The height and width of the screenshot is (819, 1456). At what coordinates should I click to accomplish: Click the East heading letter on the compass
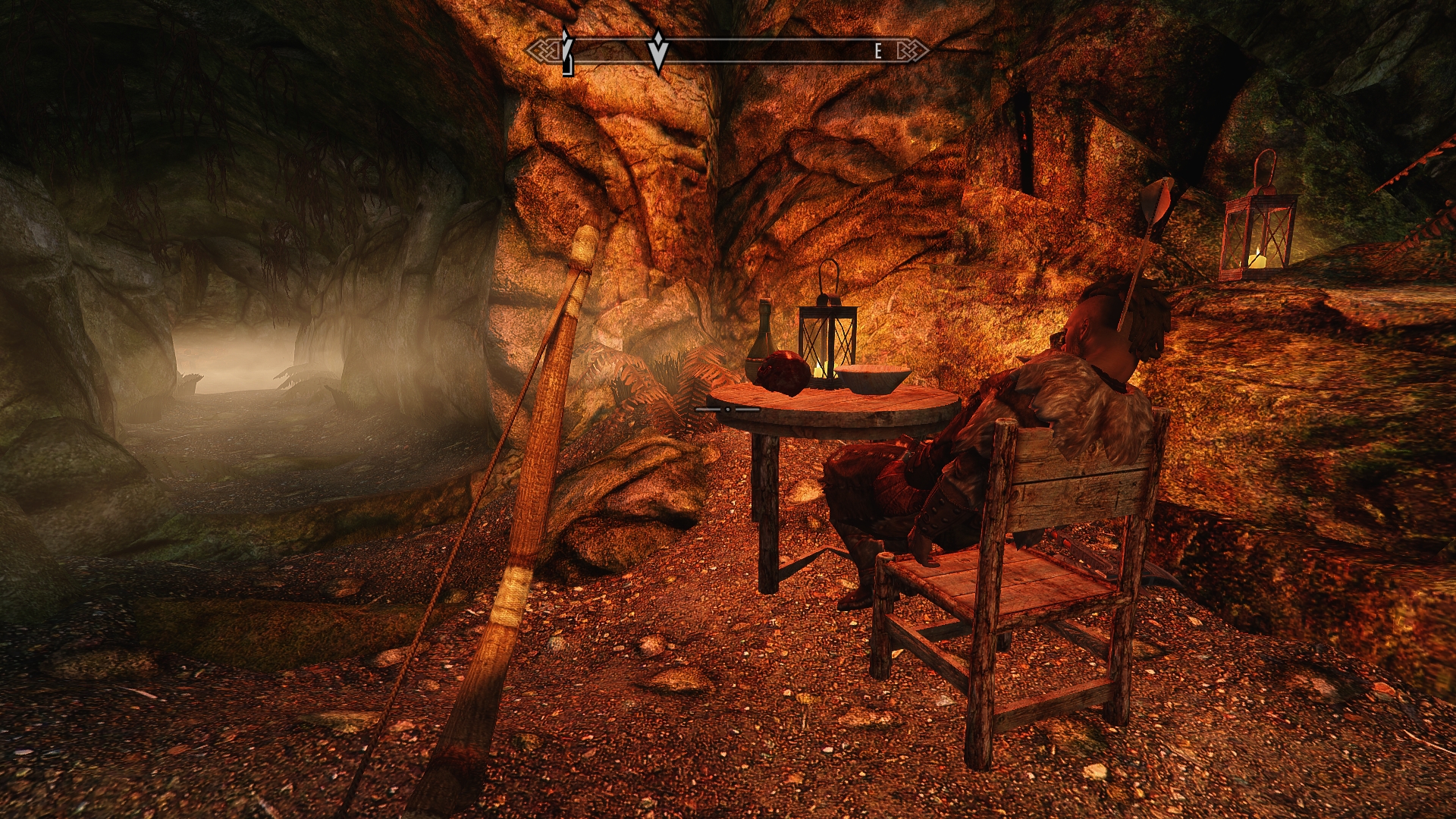(878, 52)
